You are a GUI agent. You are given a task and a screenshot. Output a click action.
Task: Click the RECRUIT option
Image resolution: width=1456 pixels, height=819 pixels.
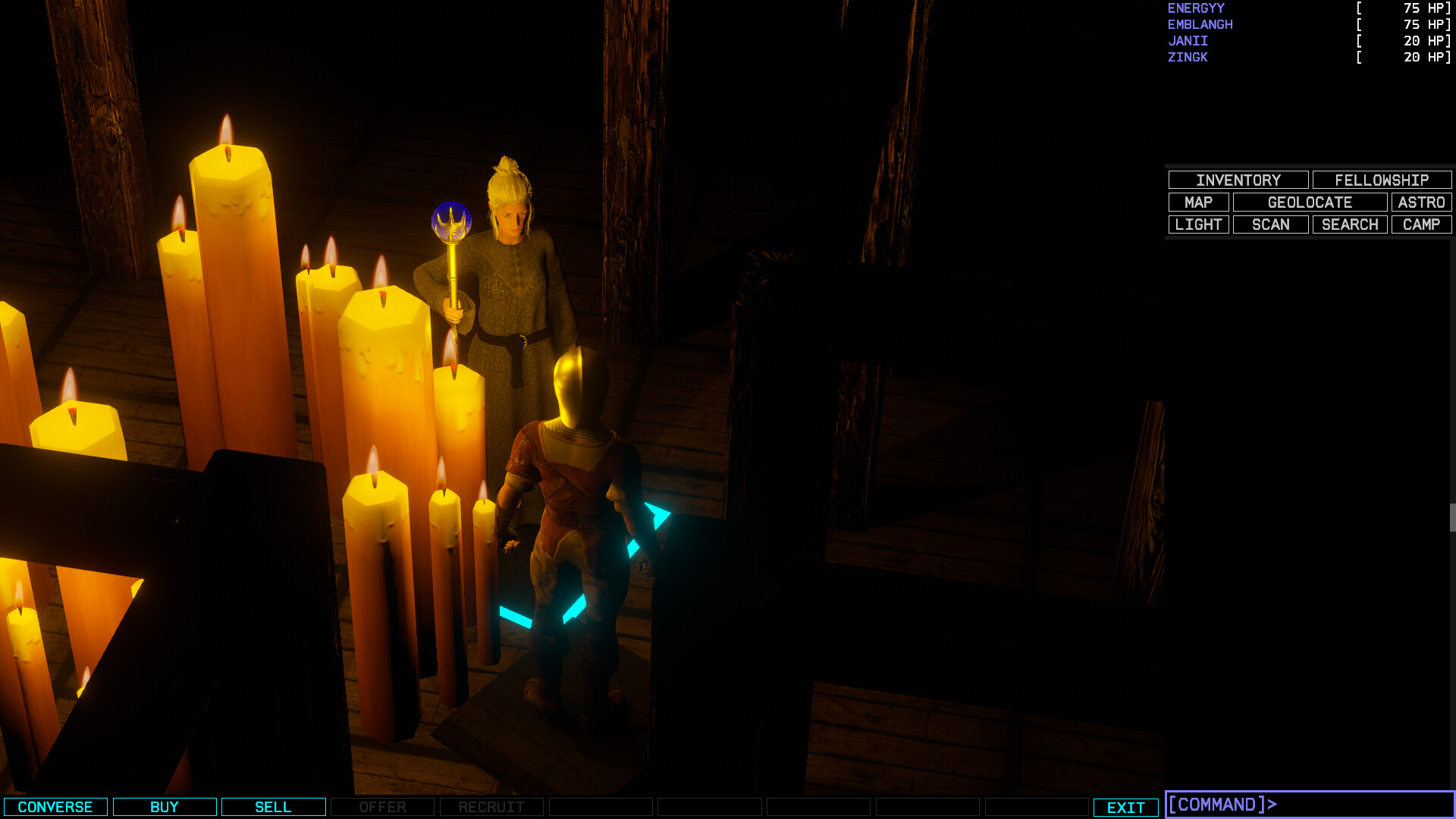(x=491, y=807)
